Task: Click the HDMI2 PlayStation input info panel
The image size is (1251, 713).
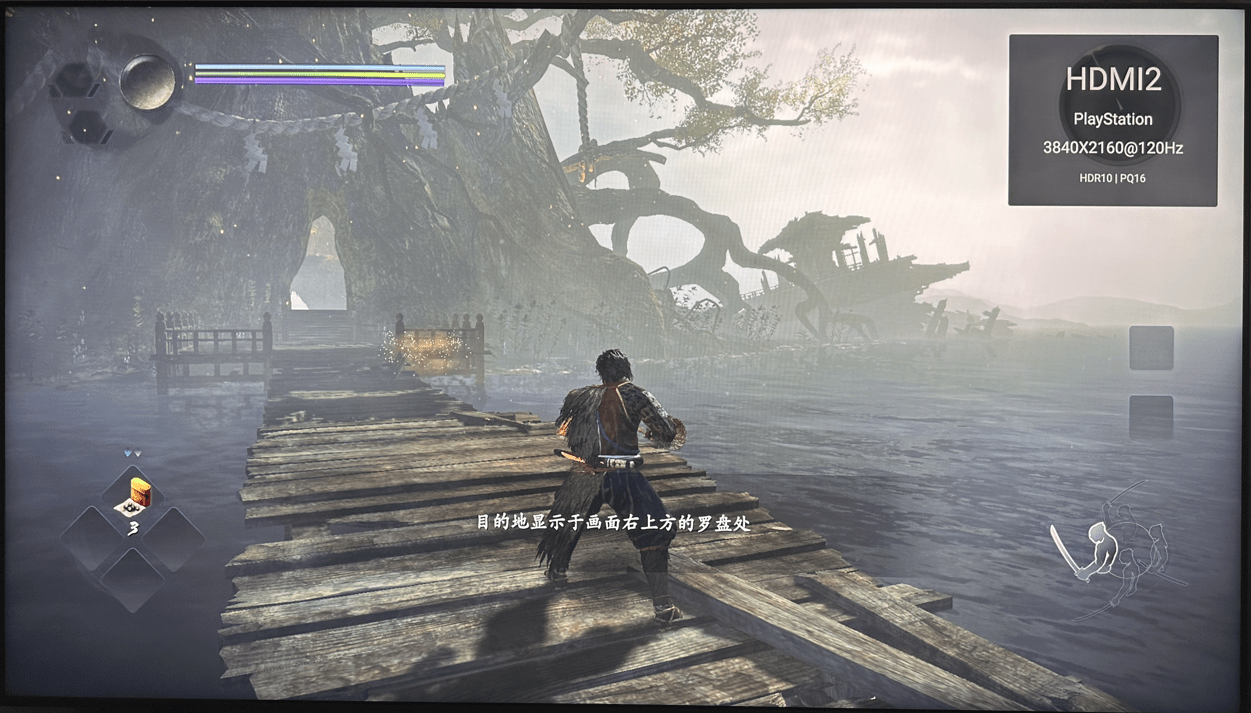Action: pos(1113,120)
